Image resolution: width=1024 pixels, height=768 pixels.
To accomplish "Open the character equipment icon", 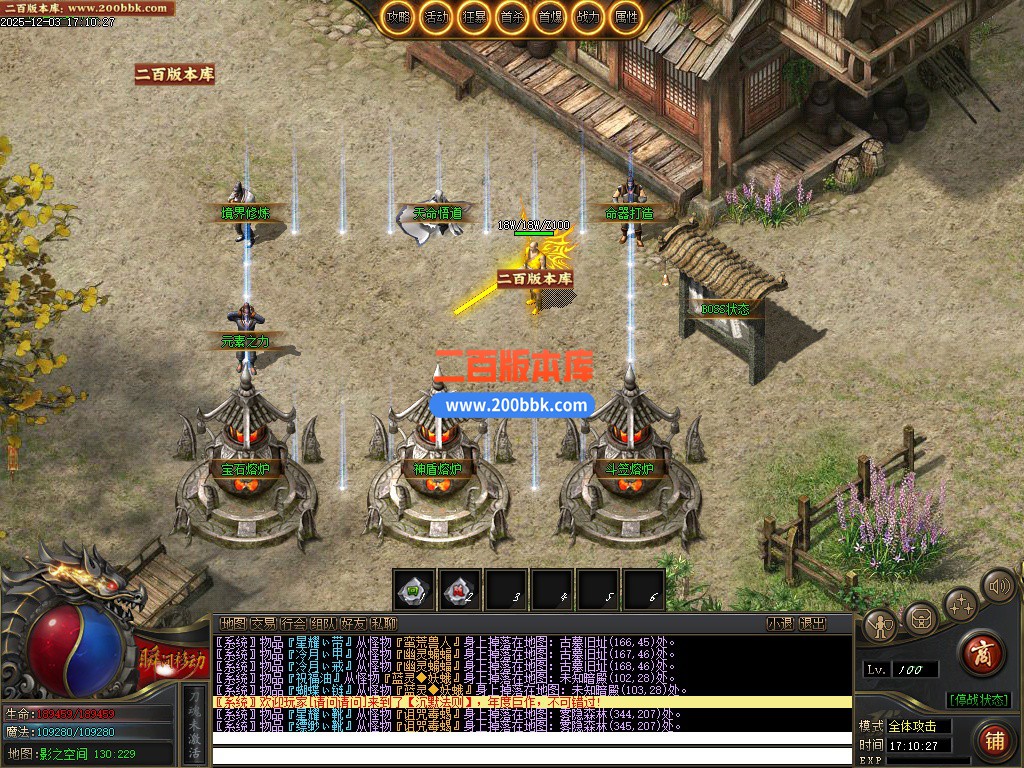I will 881,626.
